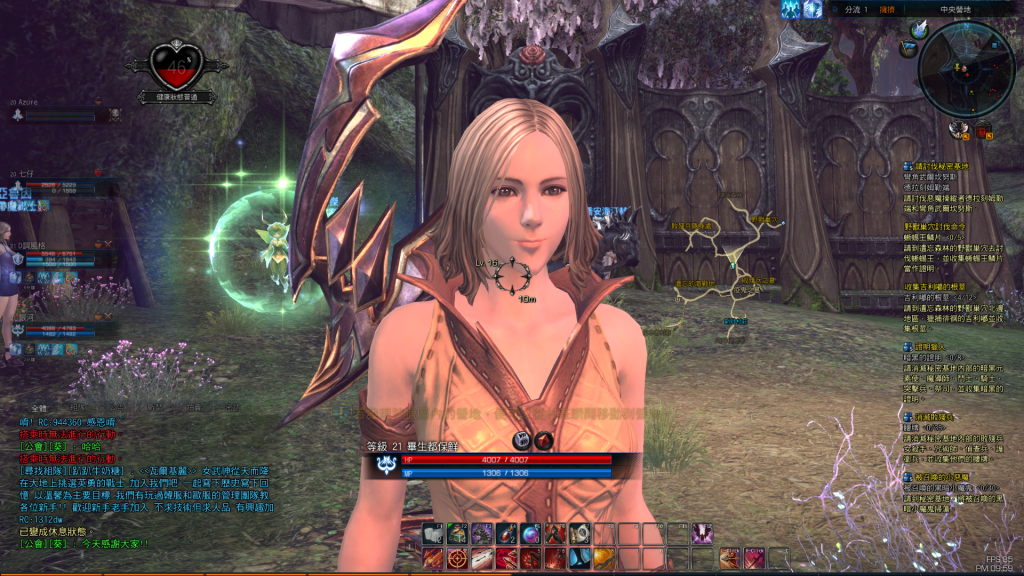Use the purple winged skill icon
Image resolution: width=1024 pixels, height=576 pixels.
702,533
